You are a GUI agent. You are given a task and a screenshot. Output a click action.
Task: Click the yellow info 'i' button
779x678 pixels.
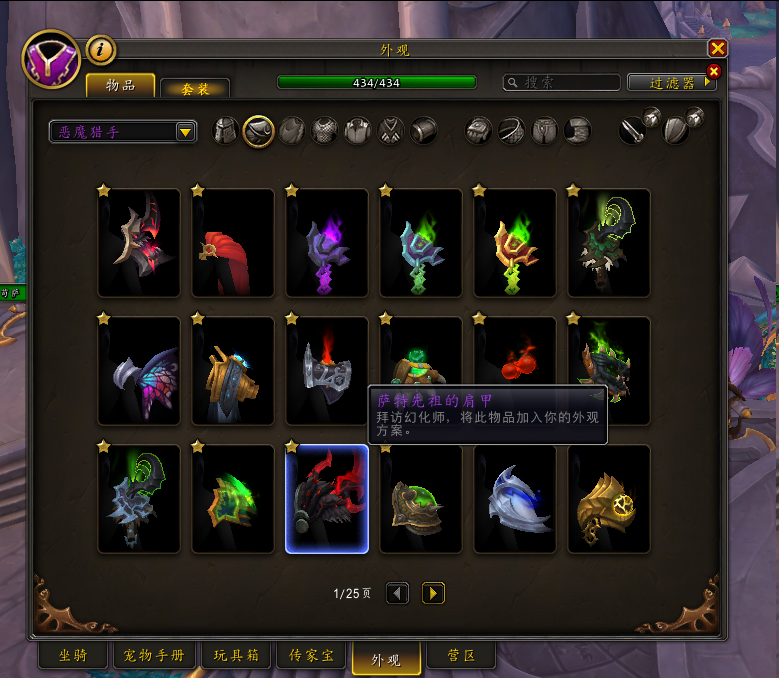click(x=101, y=49)
